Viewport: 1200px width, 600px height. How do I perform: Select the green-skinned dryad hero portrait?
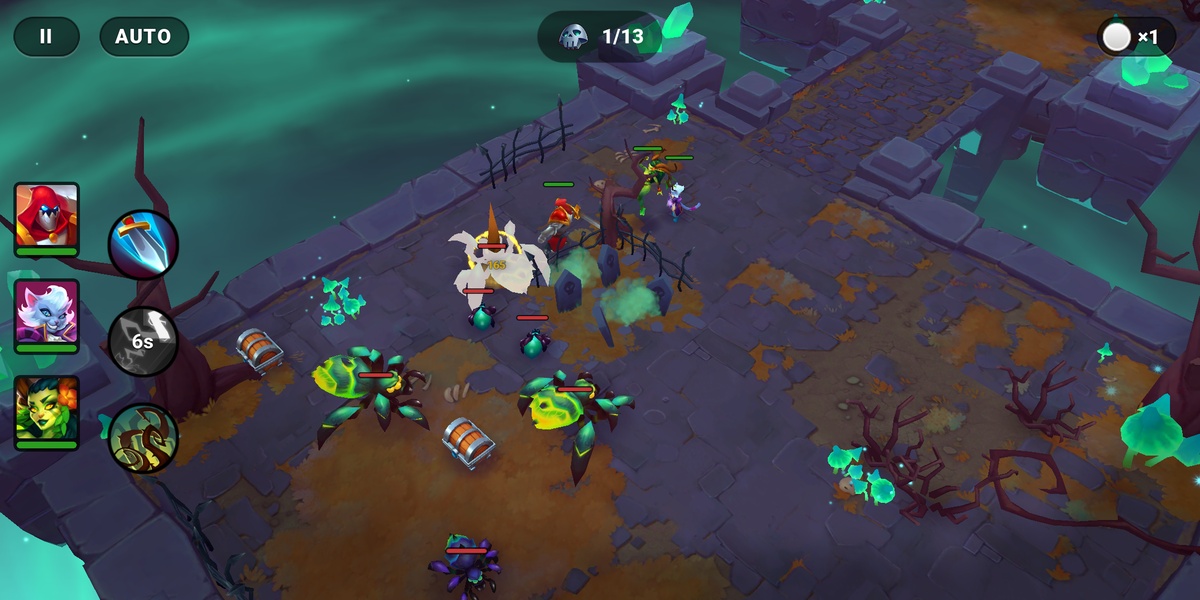(x=47, y=409)
